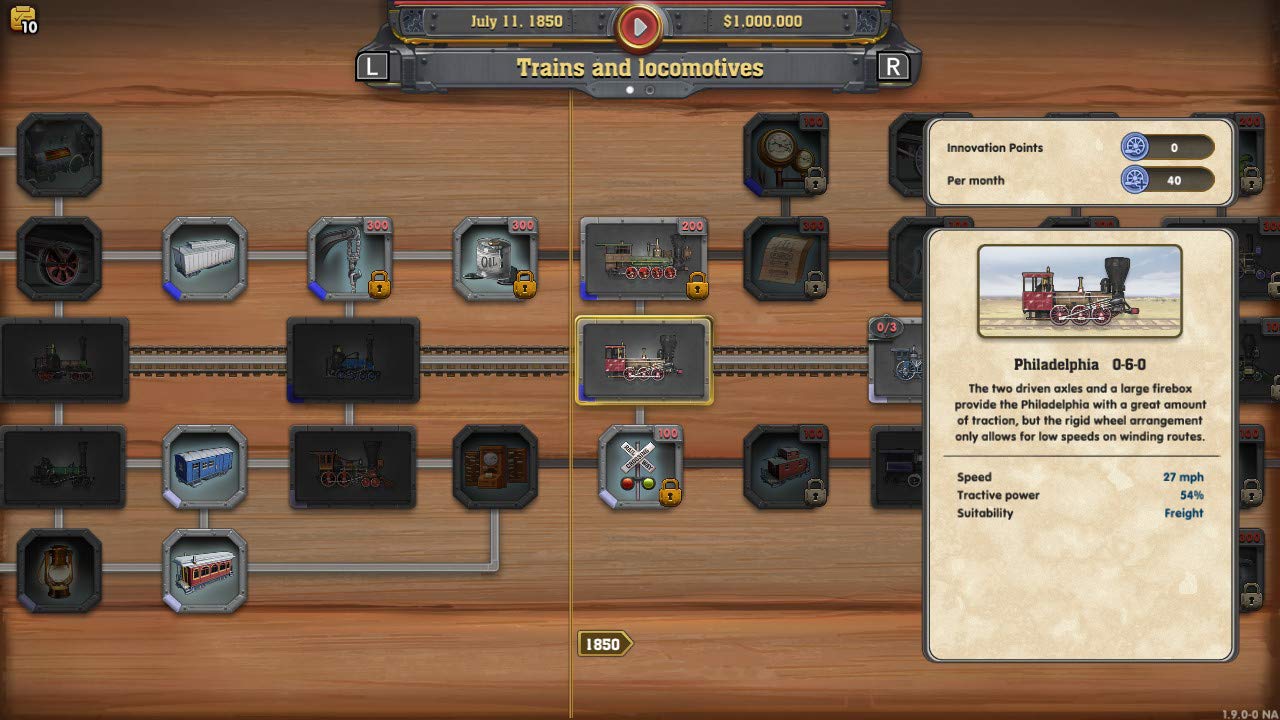Select the locked oil lubrication innovation
Screen dimensions: 1280x720
pos(494,258)
